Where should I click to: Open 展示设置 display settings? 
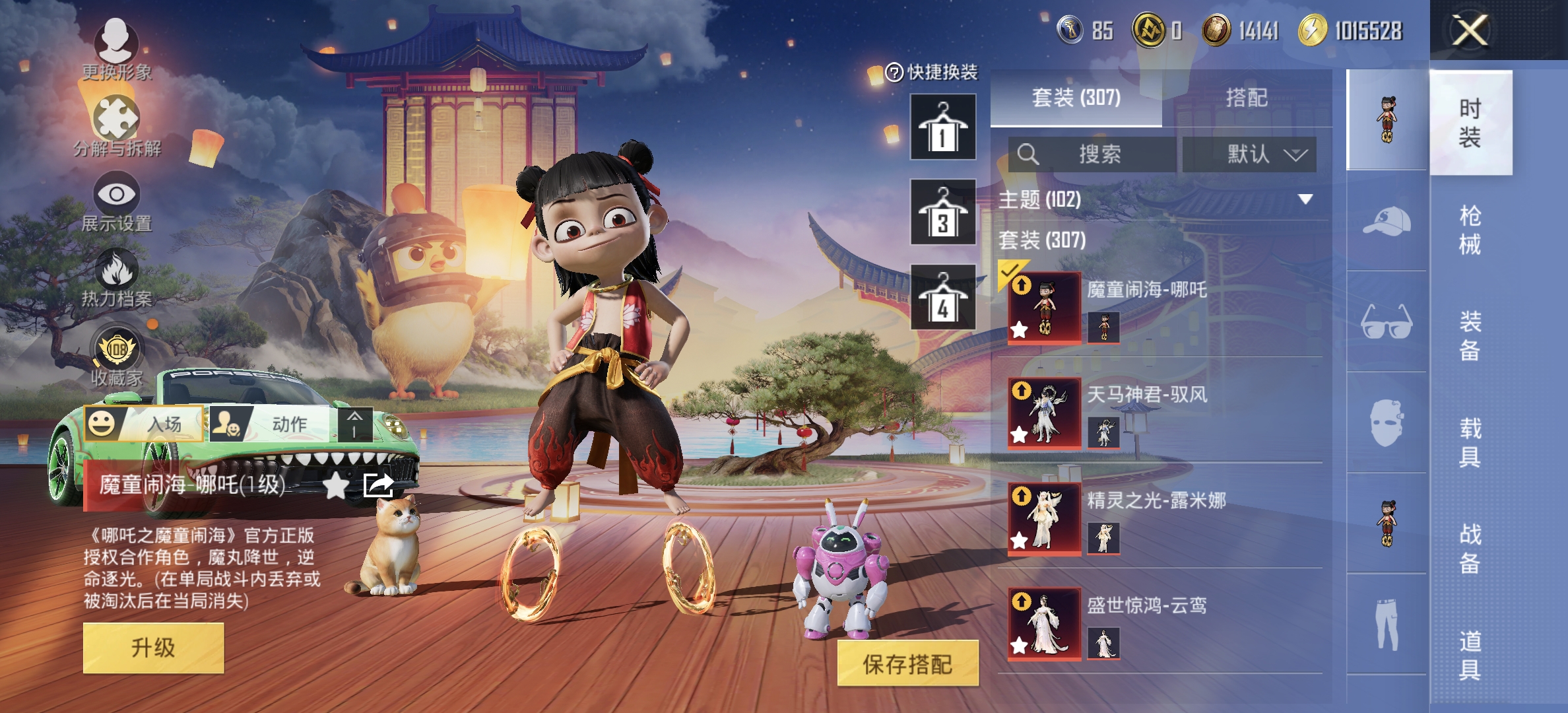pos(117,201)
